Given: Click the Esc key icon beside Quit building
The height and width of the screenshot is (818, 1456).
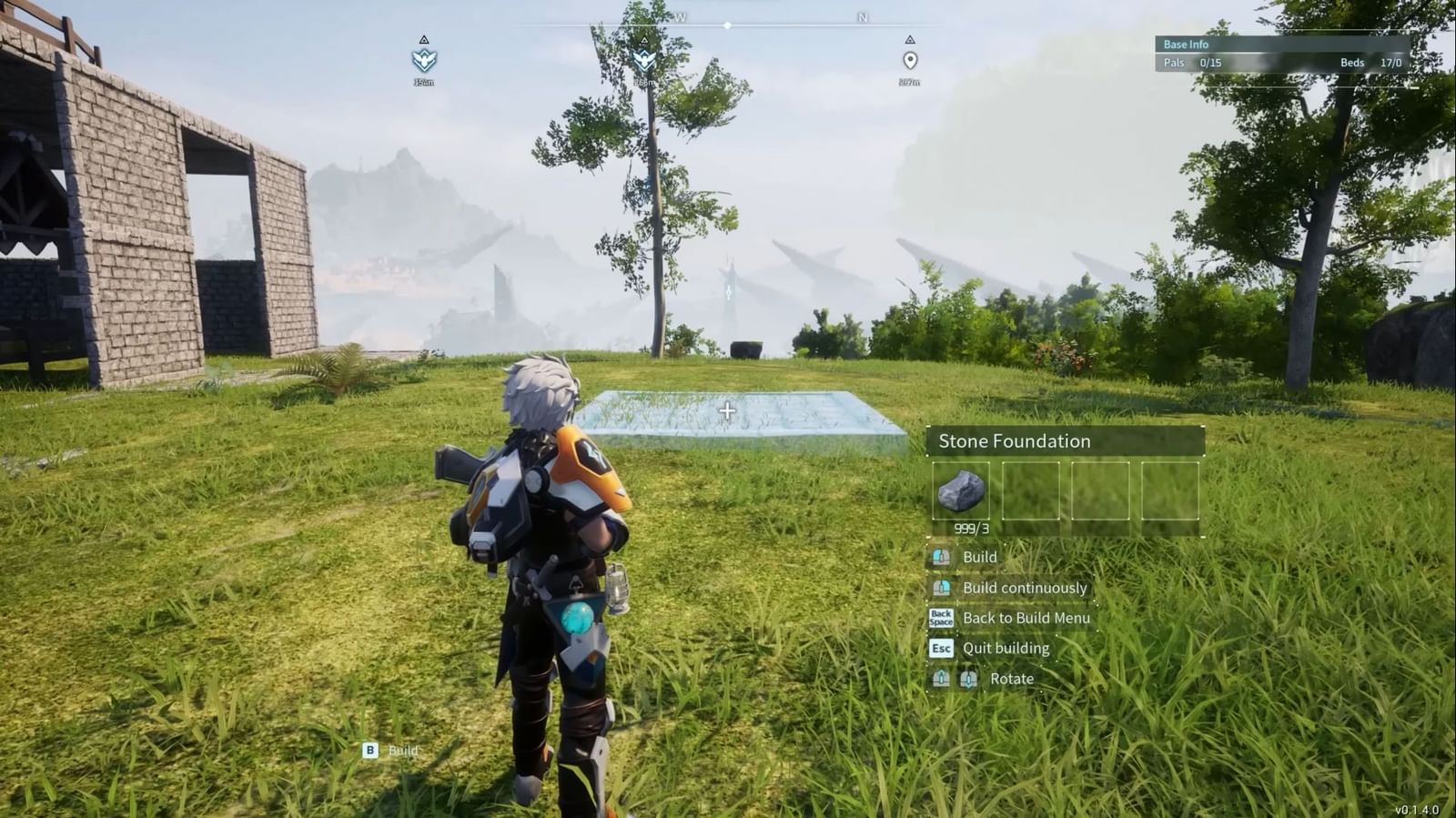Looking at the screenshot, I should pos(941,648).
